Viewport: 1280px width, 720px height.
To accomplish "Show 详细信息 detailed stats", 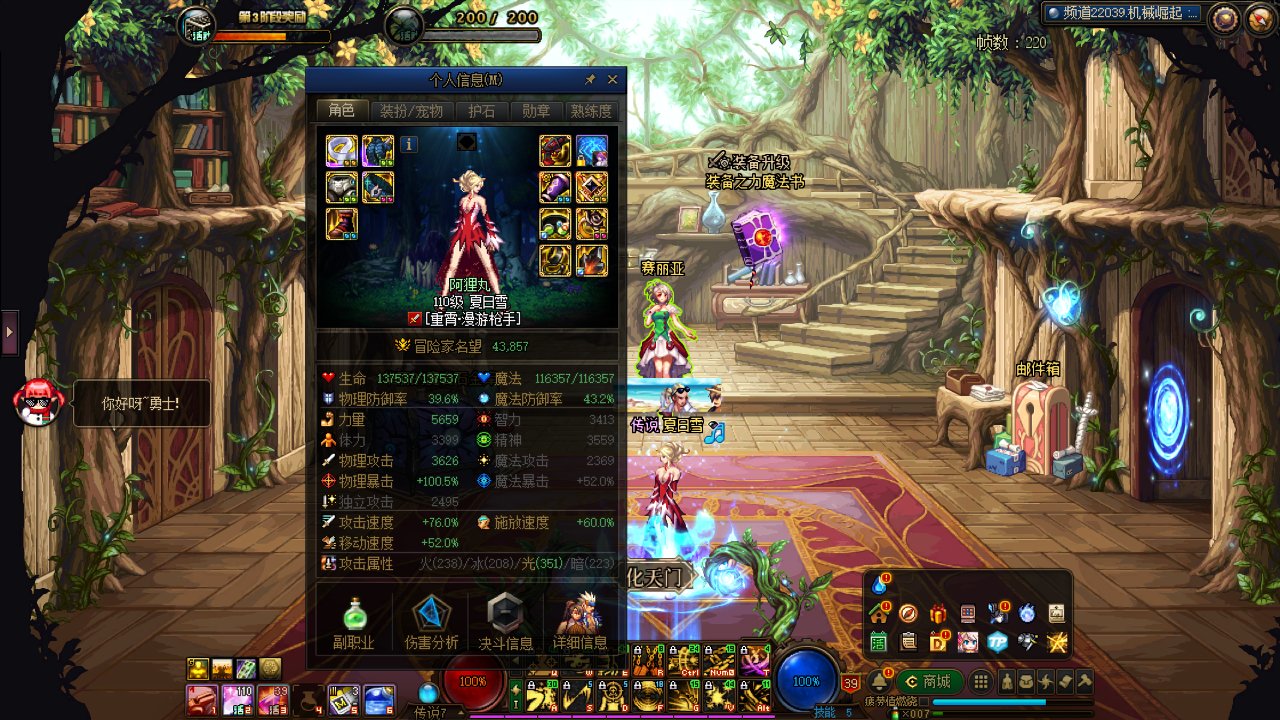I will tap(580, 622).
